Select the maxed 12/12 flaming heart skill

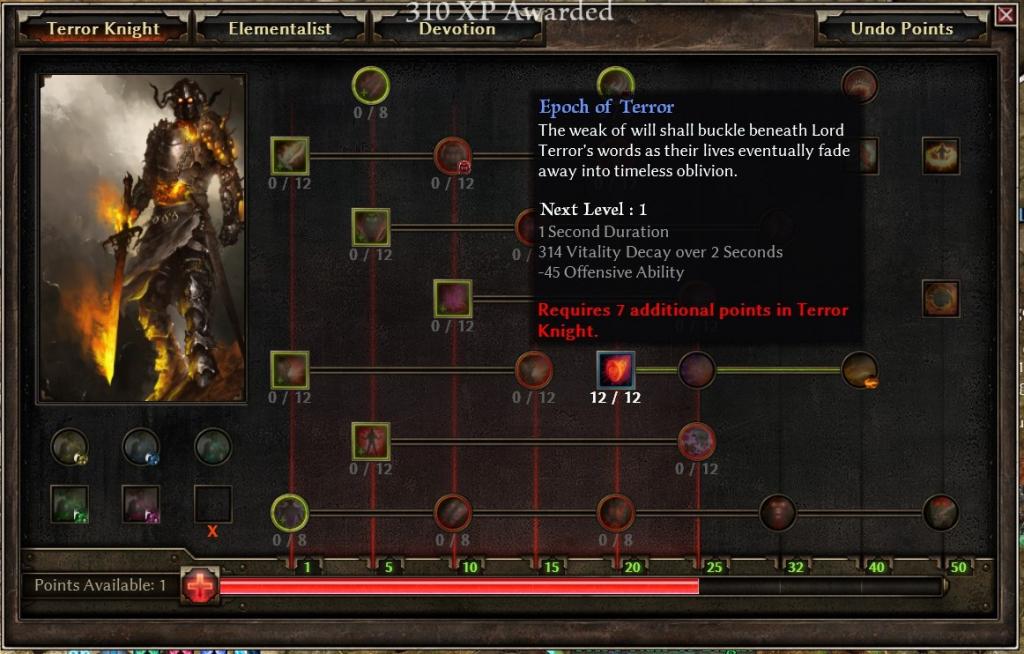click(x=615, y=369)
